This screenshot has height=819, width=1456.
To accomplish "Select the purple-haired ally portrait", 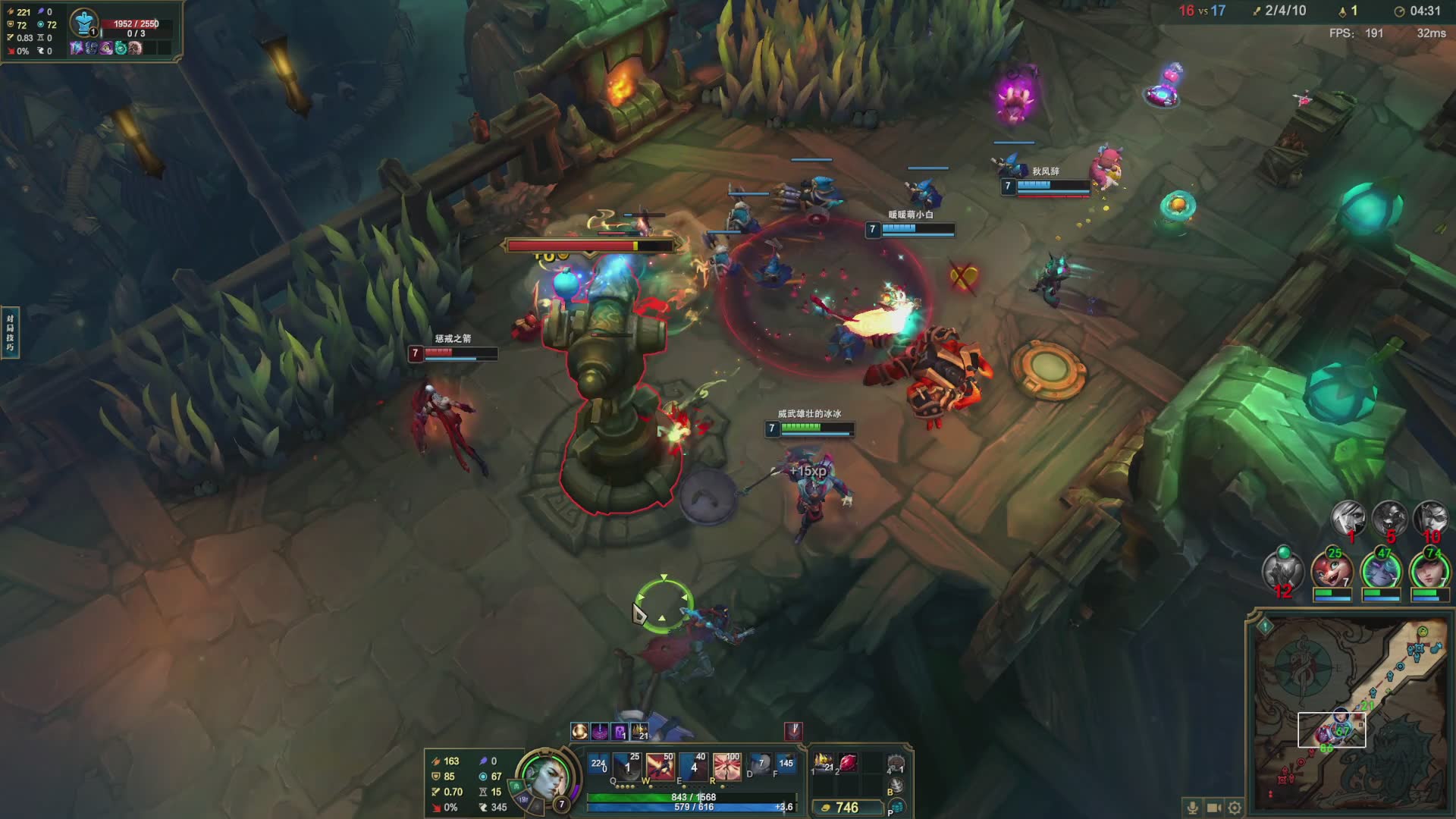I will point(1380,573).
